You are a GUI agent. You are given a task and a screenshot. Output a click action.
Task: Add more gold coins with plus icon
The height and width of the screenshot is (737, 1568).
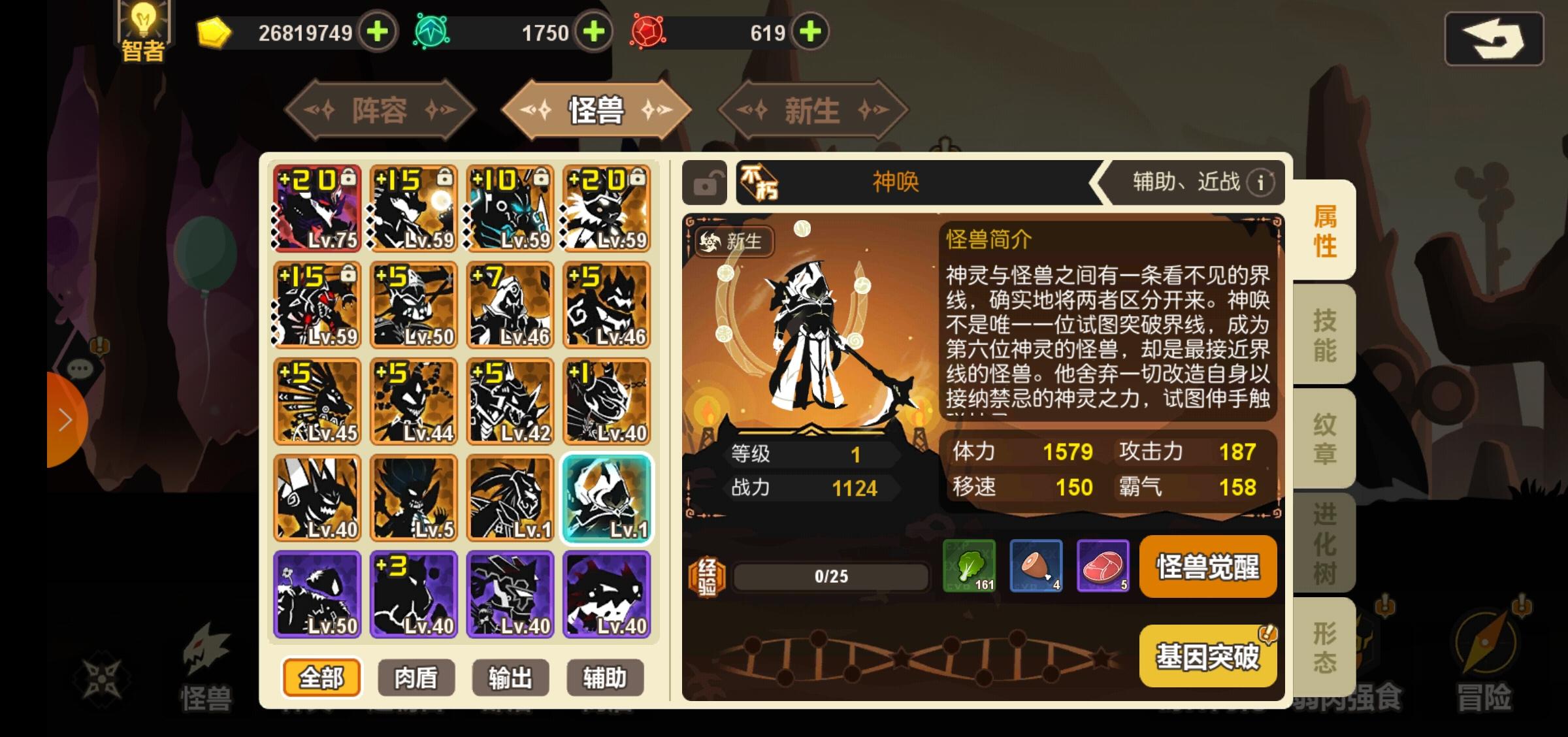pyautogui.click(x=378, y=32)
